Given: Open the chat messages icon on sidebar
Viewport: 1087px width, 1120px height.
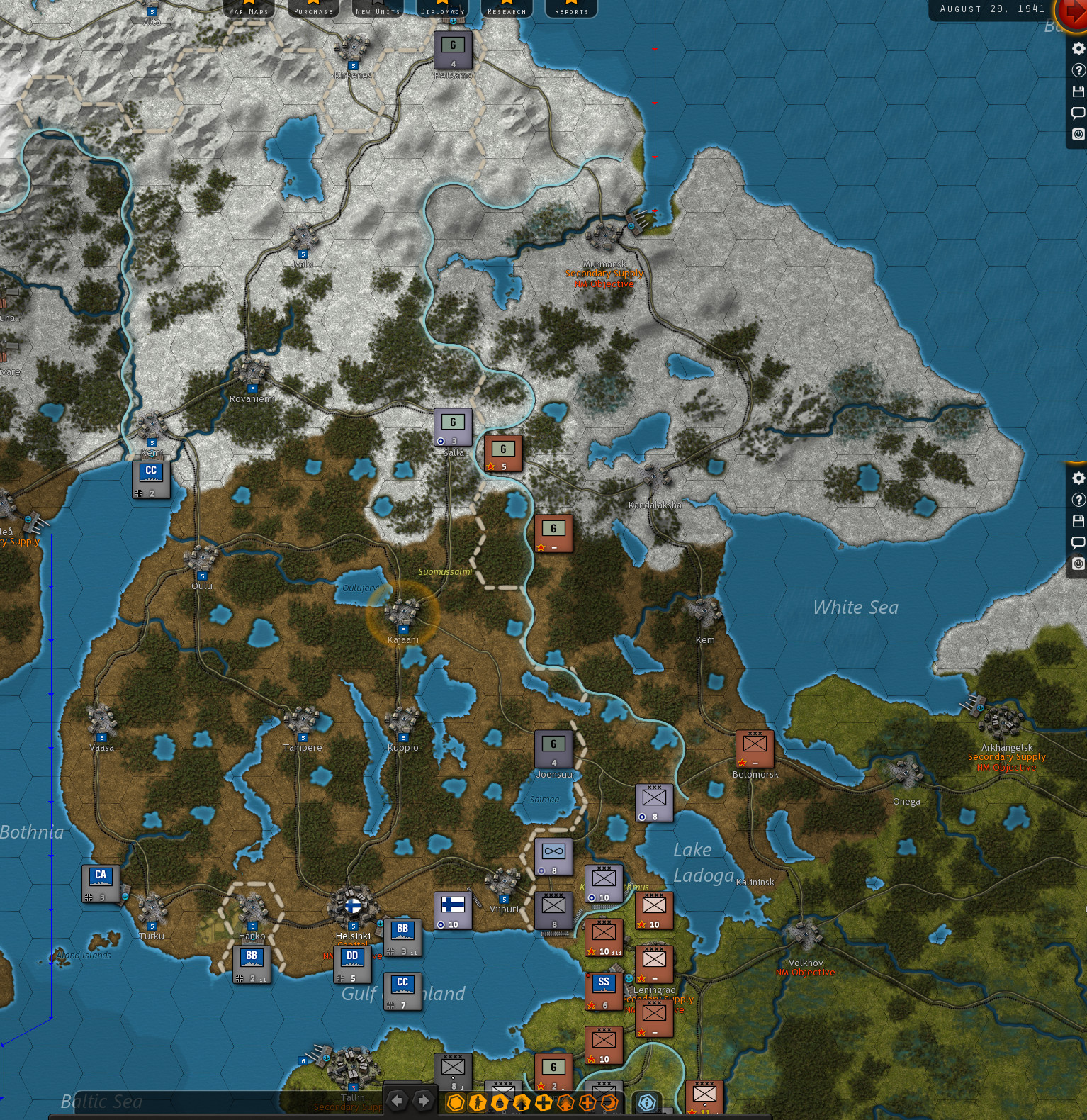Looking at the screenshot, I should (1078, 112).
